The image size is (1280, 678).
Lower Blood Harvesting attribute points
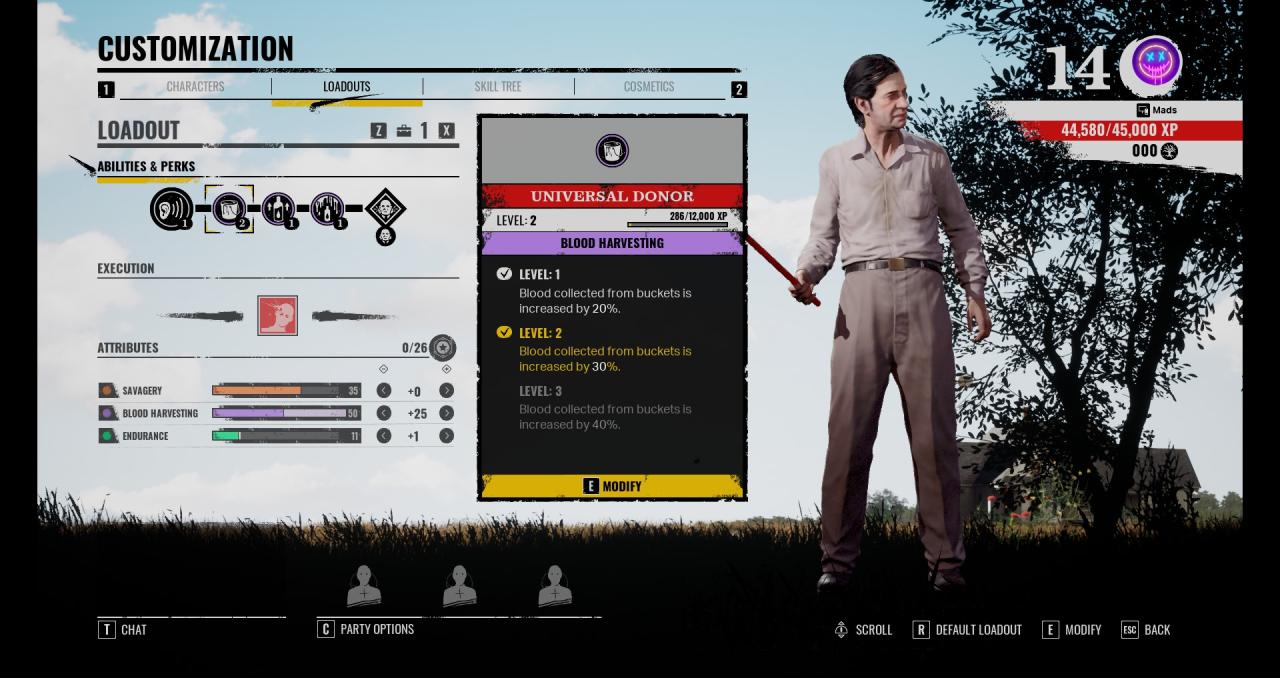[x=383, y=413]
